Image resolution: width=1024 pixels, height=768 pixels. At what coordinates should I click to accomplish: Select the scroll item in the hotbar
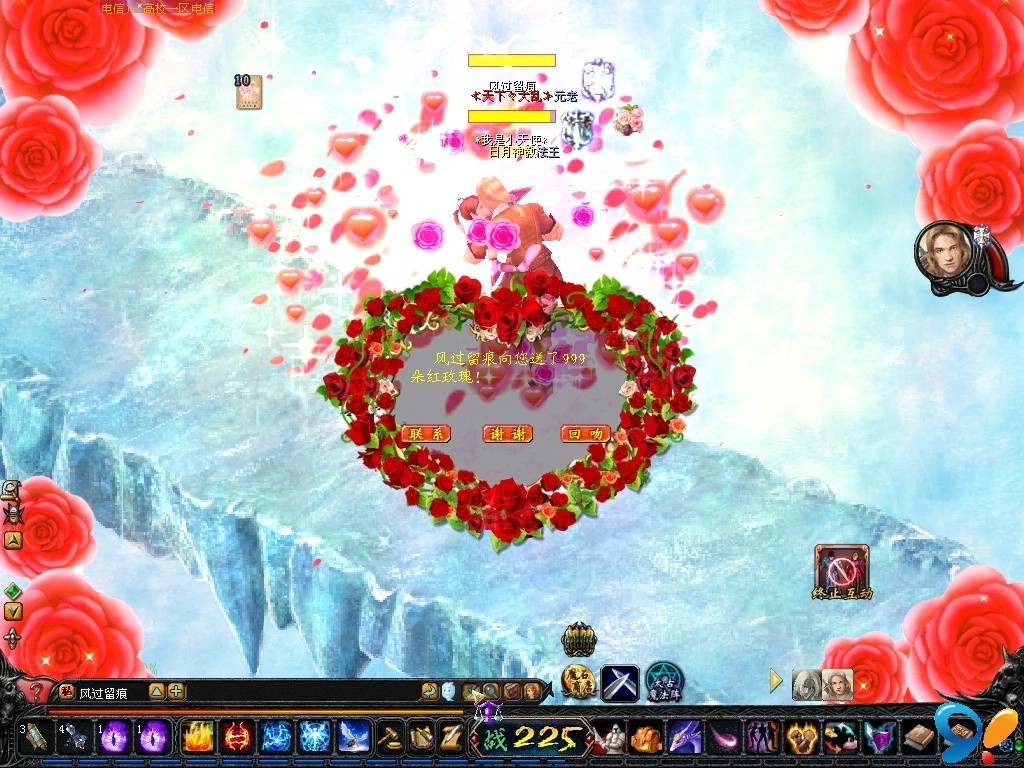[x=35, y=738]
